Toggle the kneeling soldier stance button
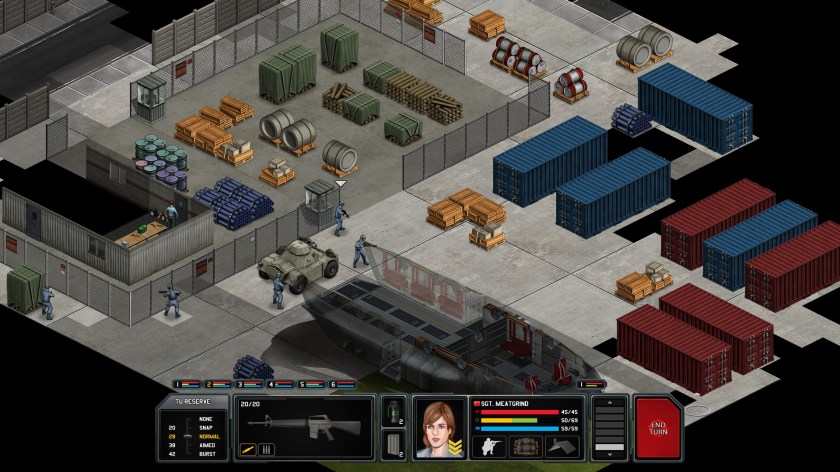This screenshot has width=840, height=472. click(x=488, y=446)
